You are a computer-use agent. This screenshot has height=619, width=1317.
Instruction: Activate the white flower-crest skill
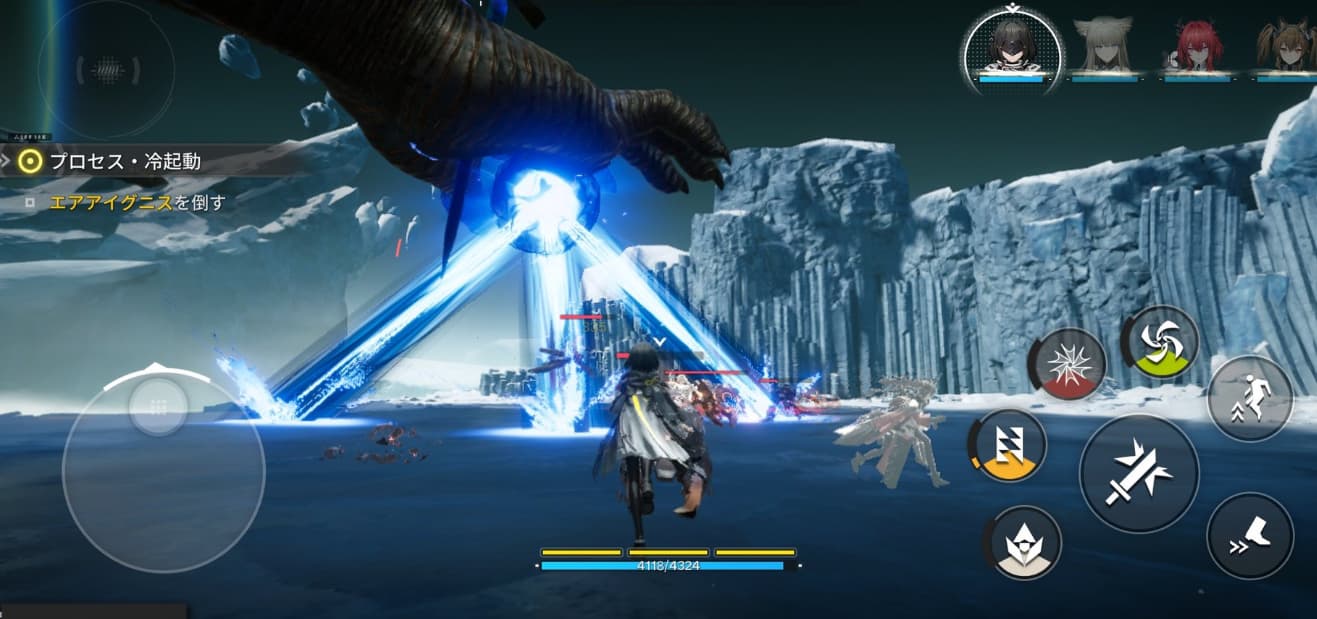click(x=1023, y=542)
